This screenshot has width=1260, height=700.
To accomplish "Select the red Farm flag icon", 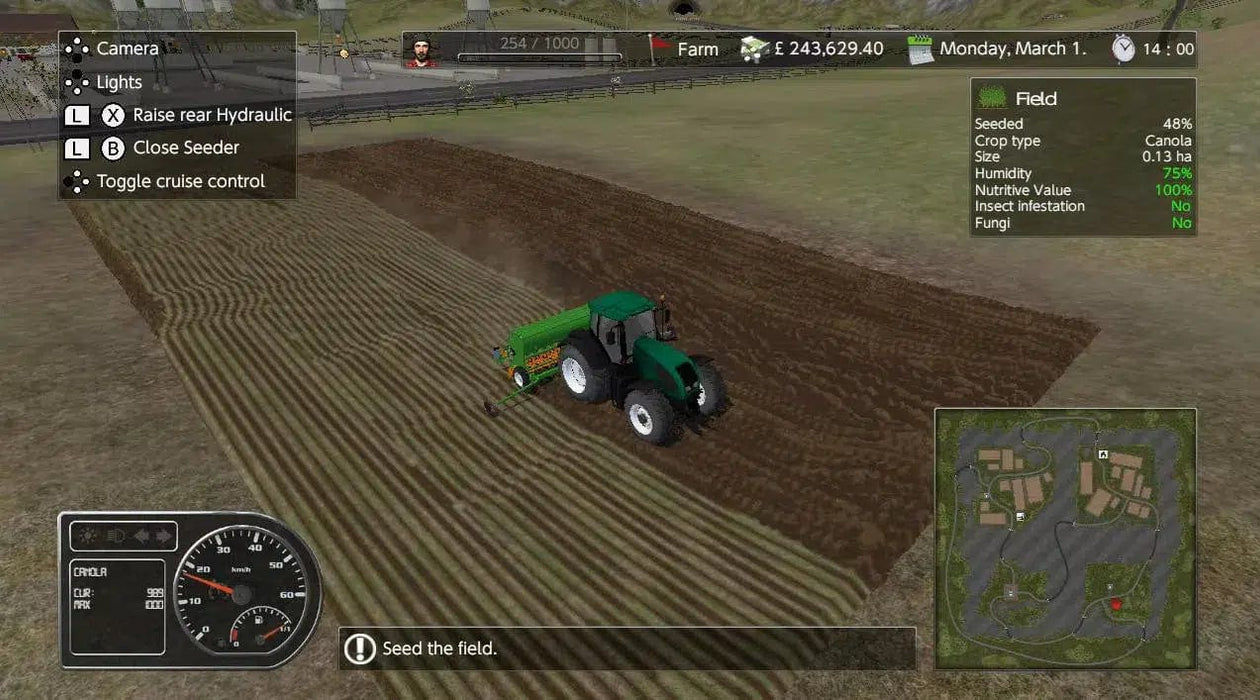I will (659, 48).
